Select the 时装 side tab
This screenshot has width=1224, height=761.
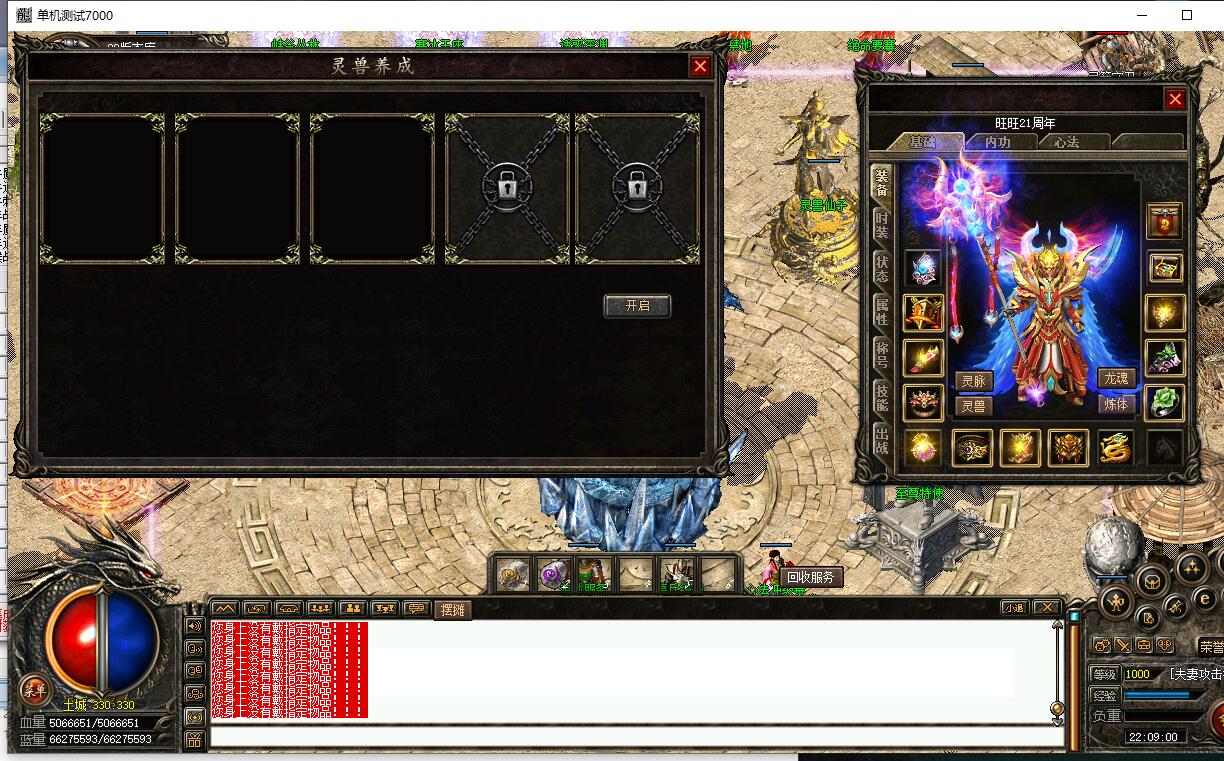(881, 225)
